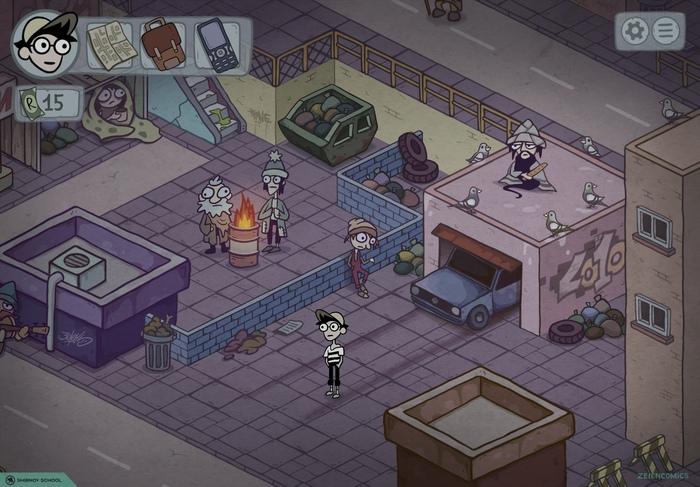Open the three-line menu button
The height and width of the screenshot is (487, 700).
click(x=666, y=31)
